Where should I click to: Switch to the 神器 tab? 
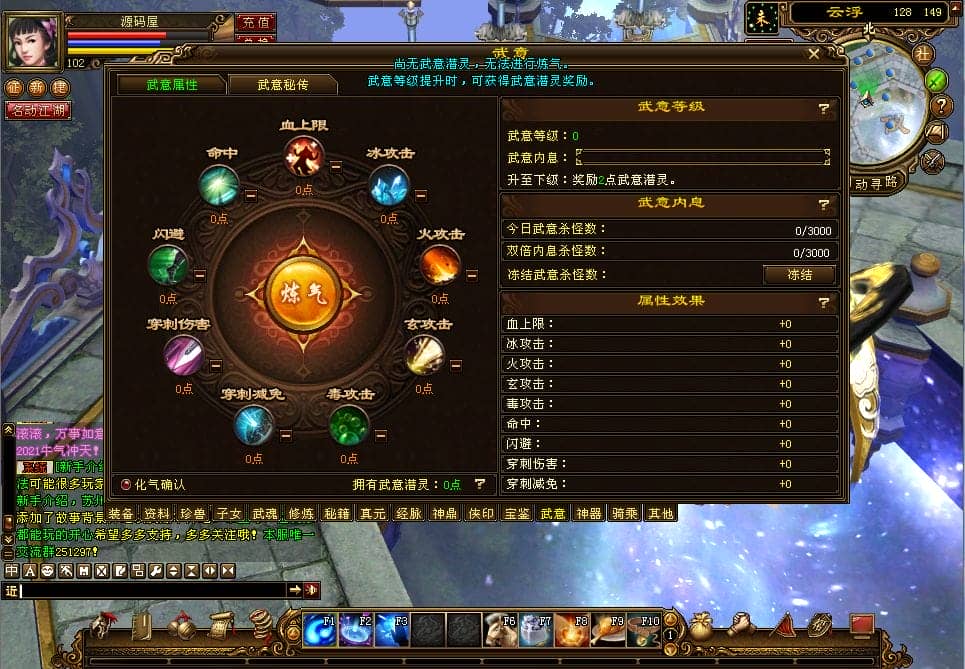click(589, 513)
